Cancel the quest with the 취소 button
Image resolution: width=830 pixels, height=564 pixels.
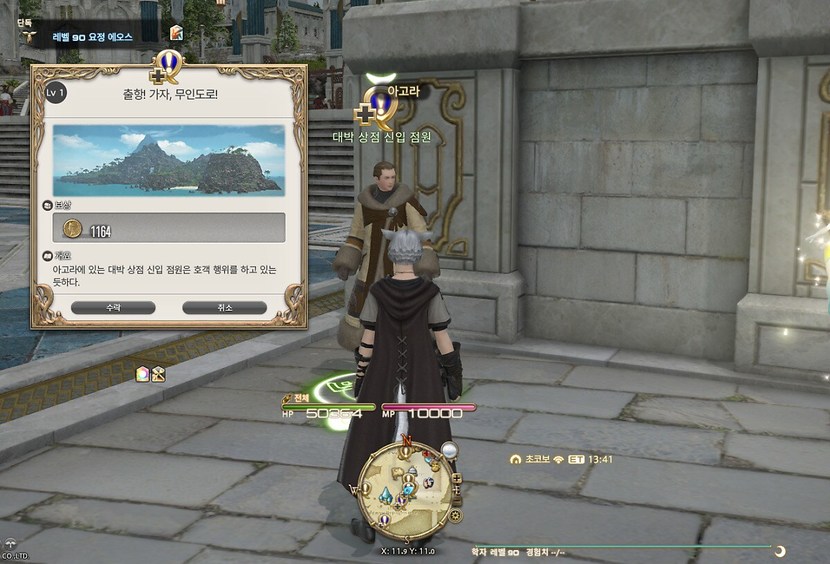click(x=224, y=308)
